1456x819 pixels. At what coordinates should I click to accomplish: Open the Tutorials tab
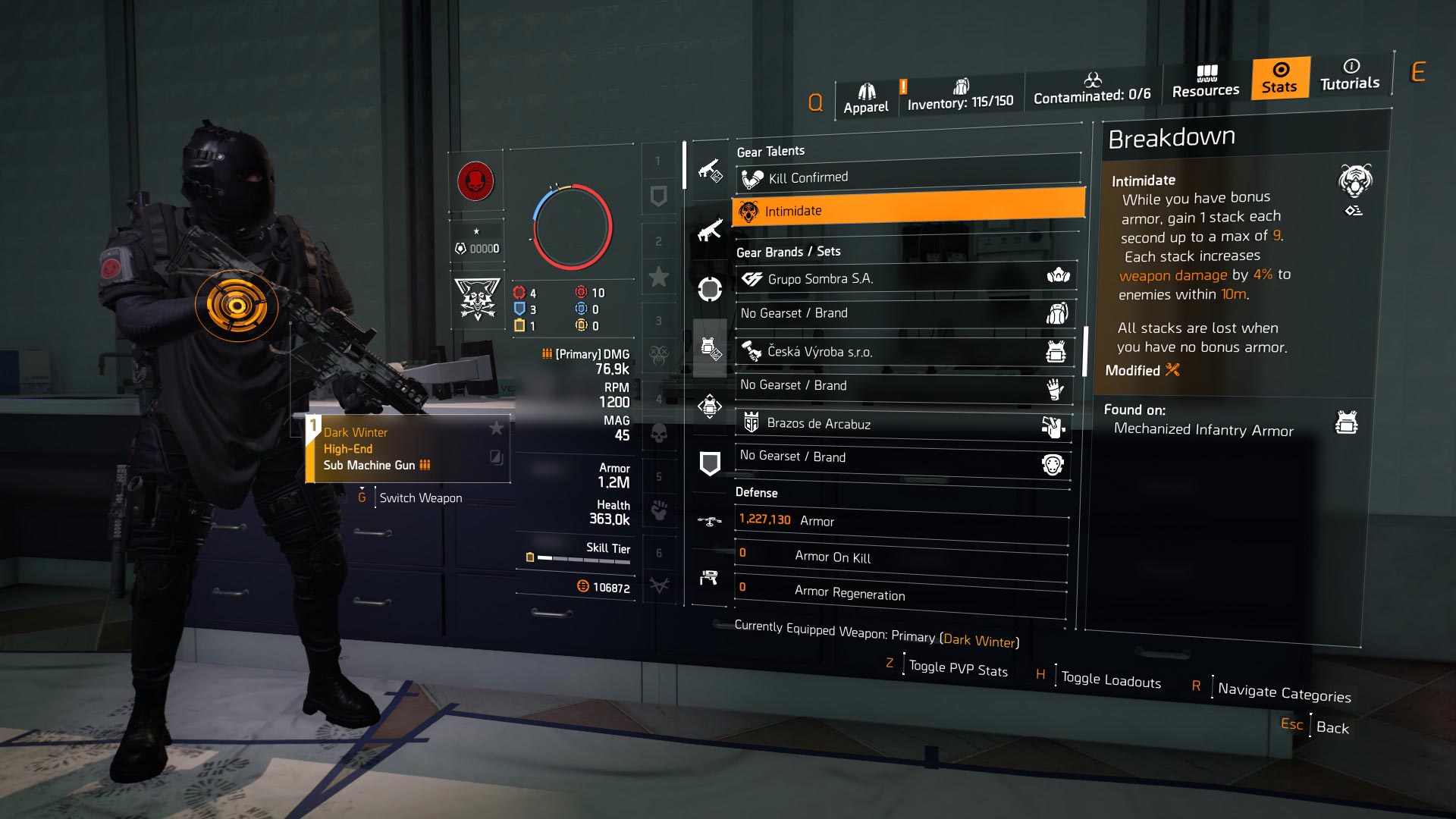(x=1350, y=75)
